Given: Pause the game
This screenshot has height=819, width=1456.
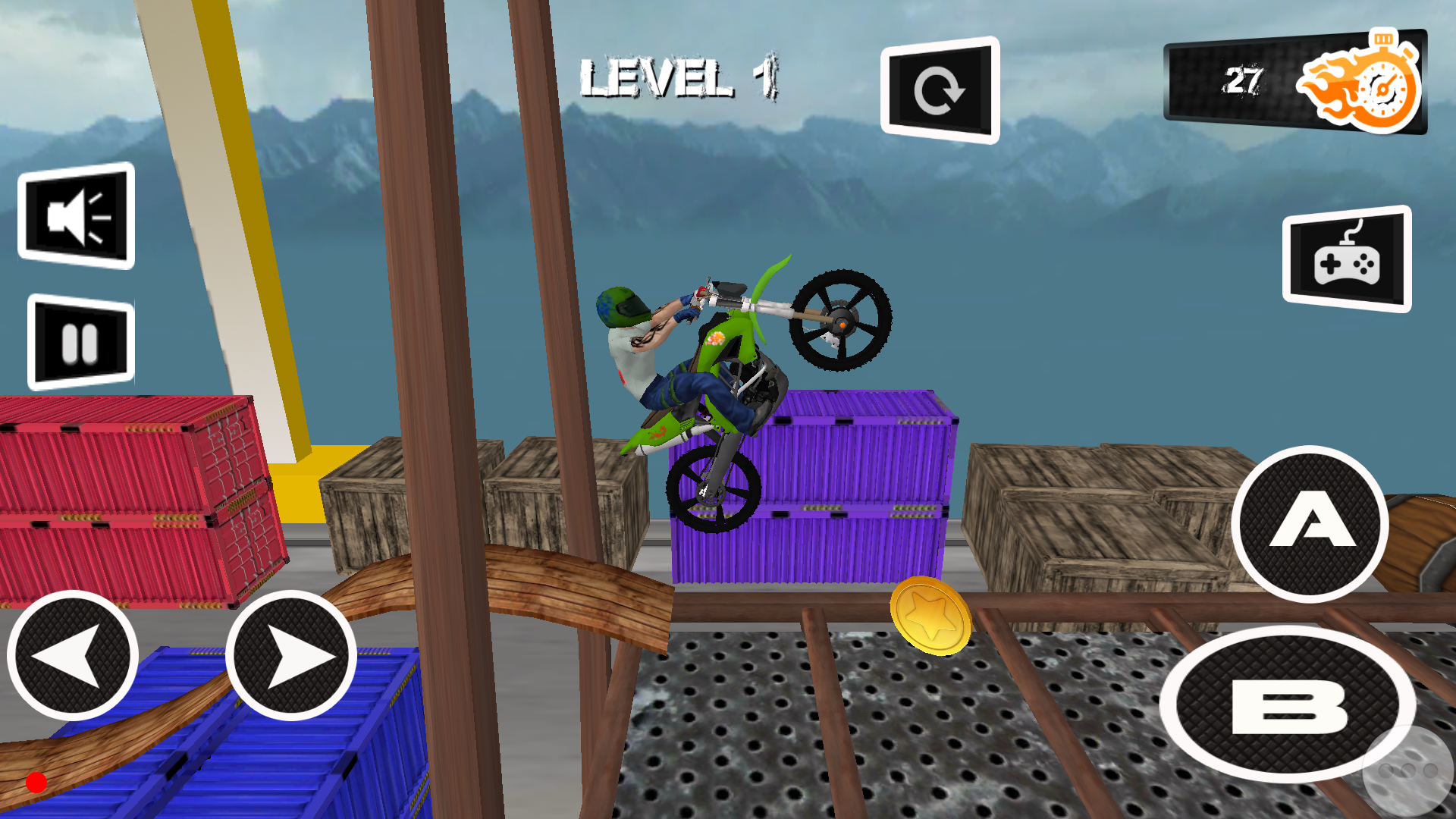Looking at the screenshot, I should click(80, 342).
